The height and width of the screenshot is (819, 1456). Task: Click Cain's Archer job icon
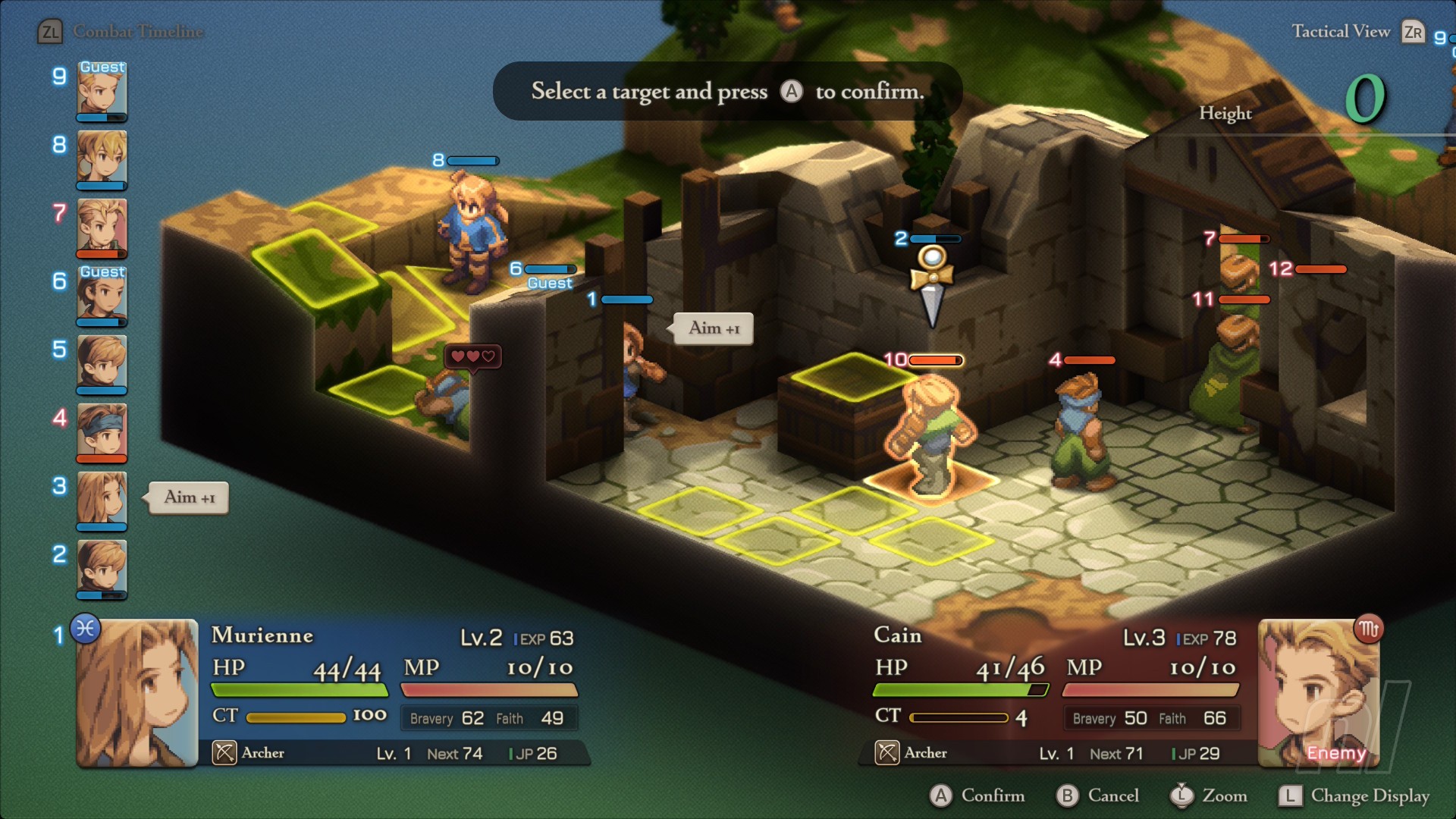pyautogui.click(x=887, y=753)
